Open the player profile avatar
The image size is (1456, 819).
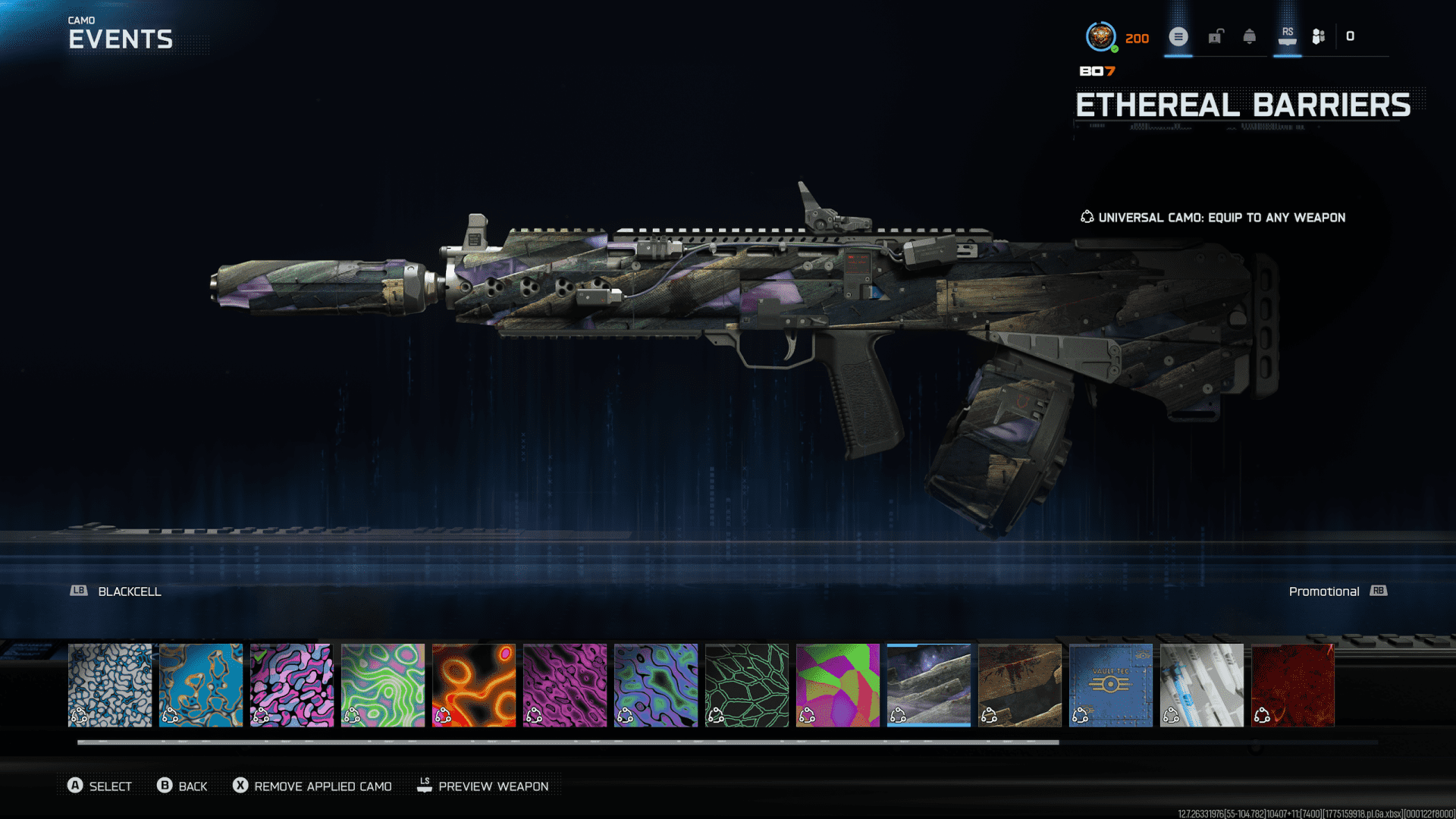tap(1100, 36)
